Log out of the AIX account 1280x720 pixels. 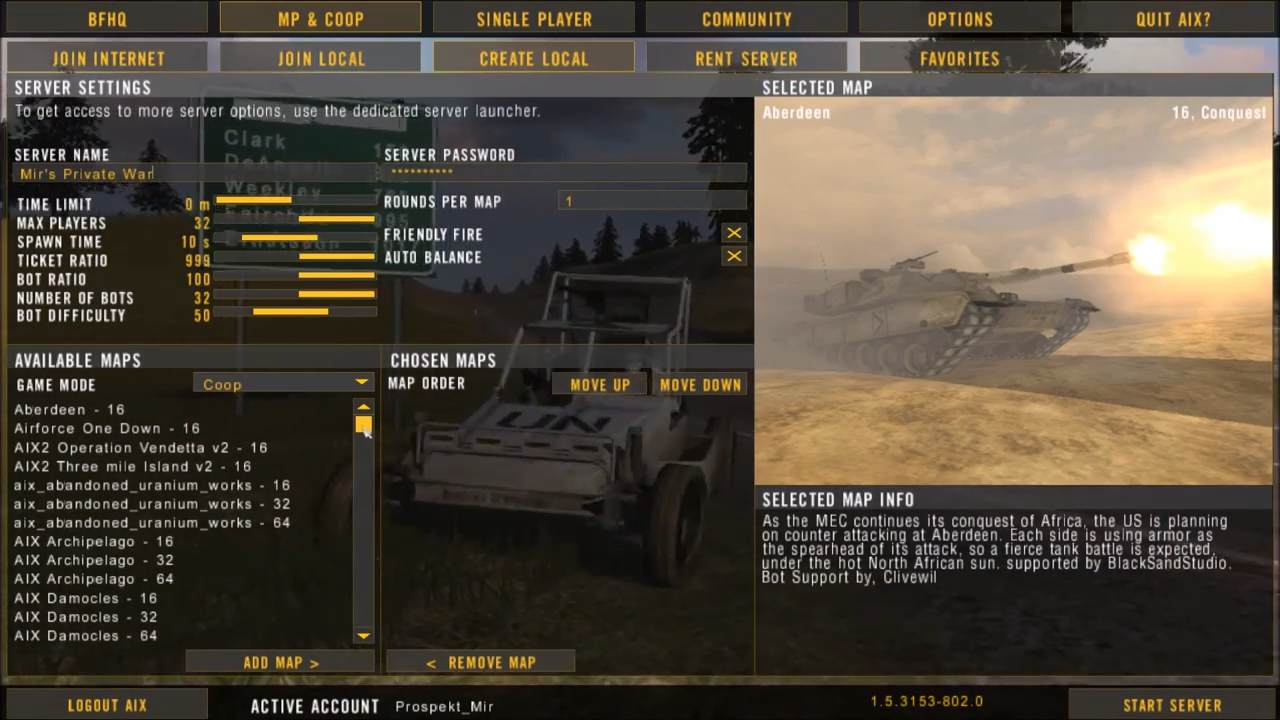pyautogui.click(x=107, y=705)
